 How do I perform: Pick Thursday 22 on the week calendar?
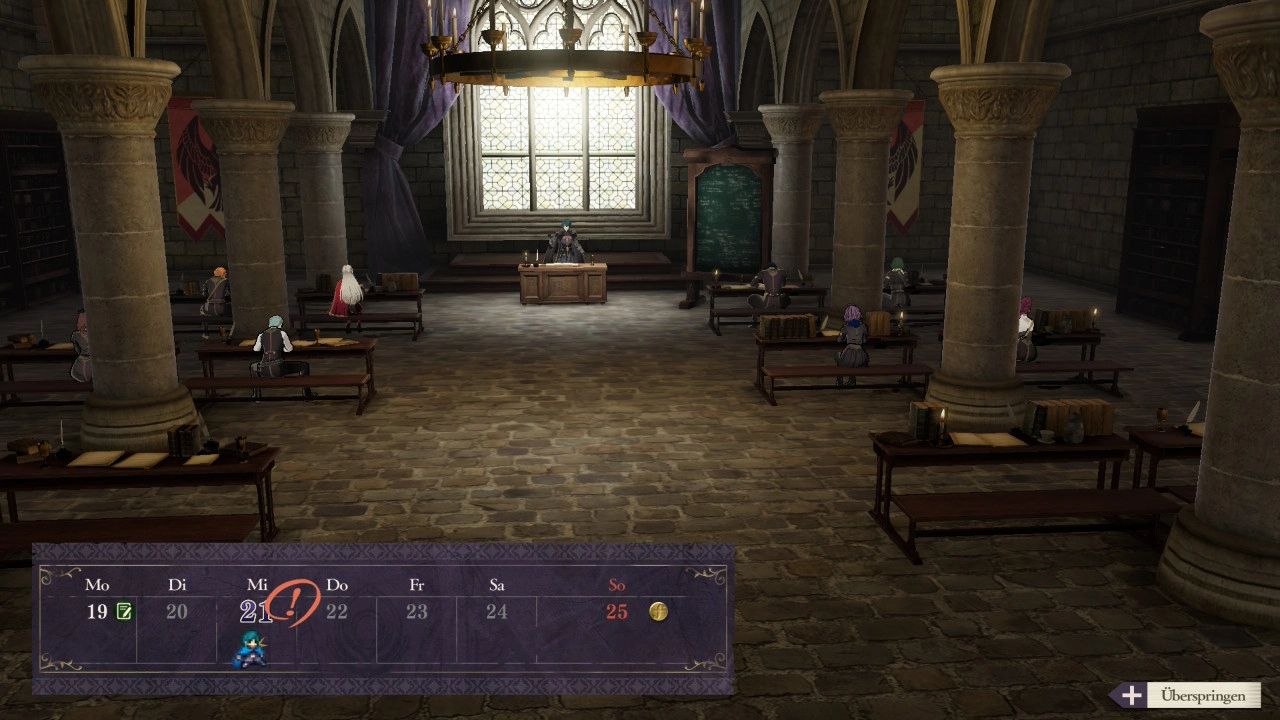click(337, 611)
